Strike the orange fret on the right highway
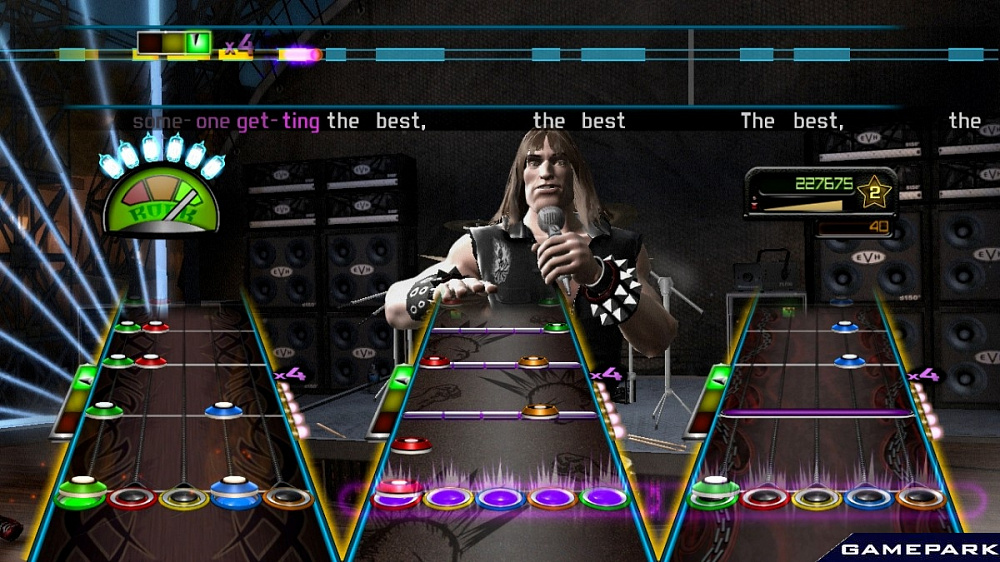The height and width of the screenshot is (562, 1000). pos(921,497)
